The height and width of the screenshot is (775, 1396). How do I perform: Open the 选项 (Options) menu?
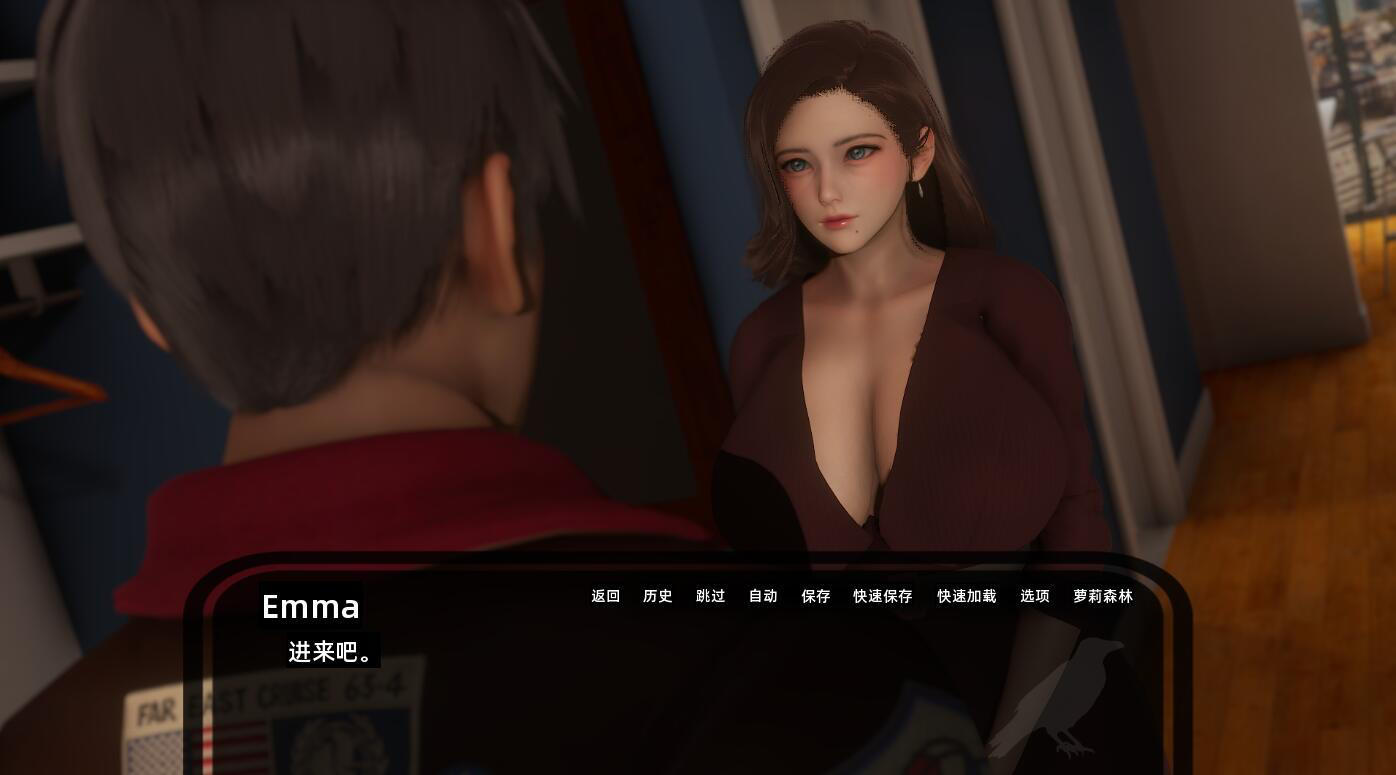click(1035, 596)
